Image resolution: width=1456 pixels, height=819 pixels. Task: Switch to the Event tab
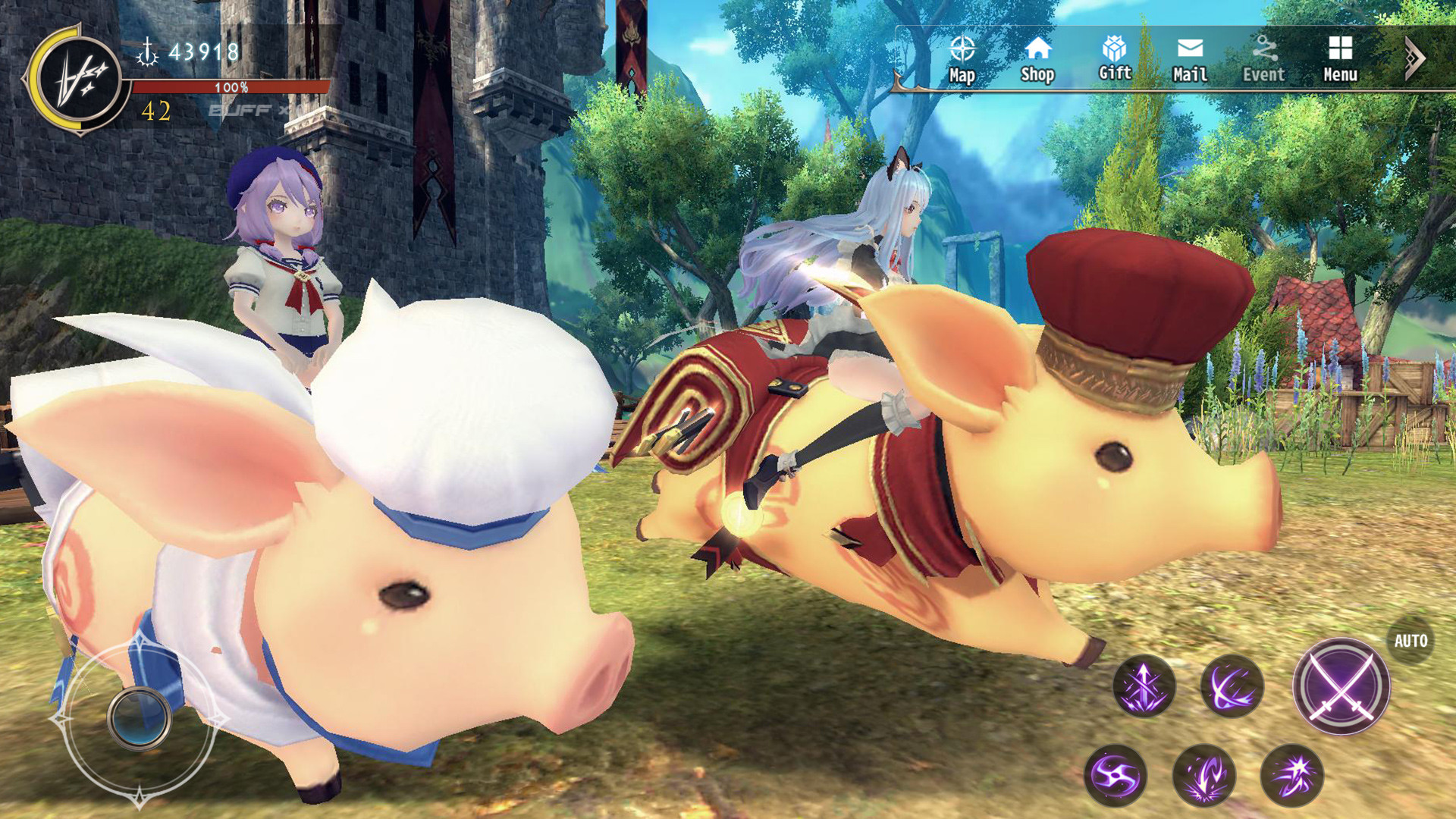coord(1263,61)
